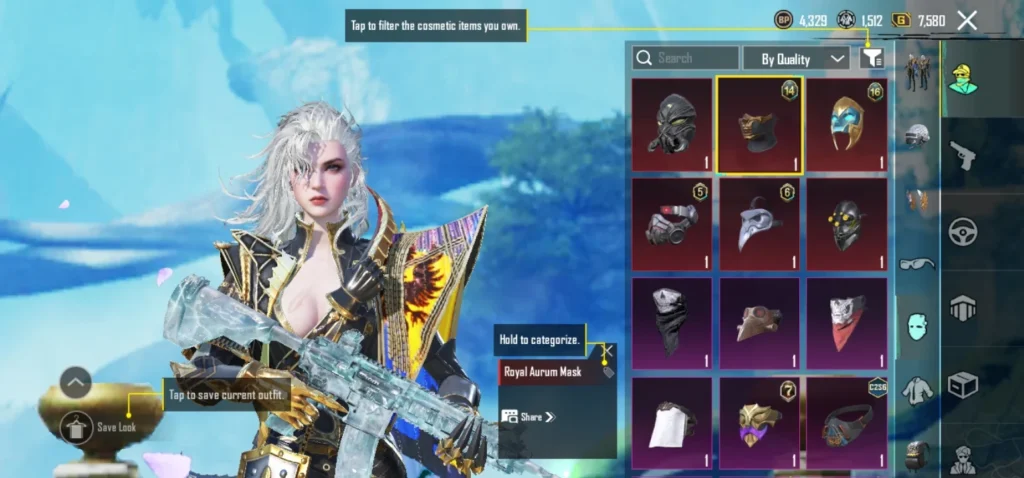Share the Royal Aurum Mask
Viewport: 1024px width, 478px height.
(529, 416)
